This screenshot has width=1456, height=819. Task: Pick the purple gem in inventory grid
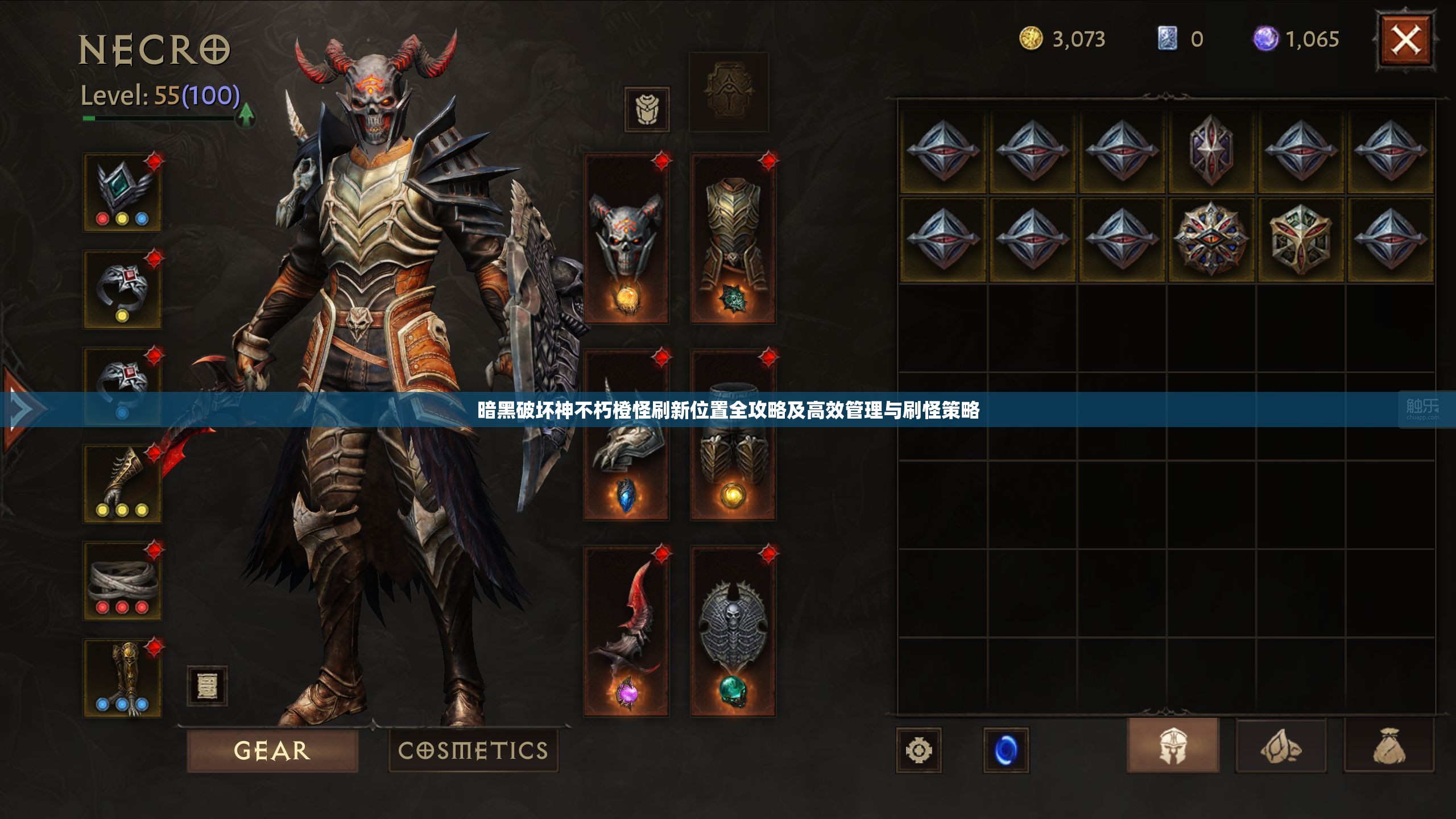1211,150
